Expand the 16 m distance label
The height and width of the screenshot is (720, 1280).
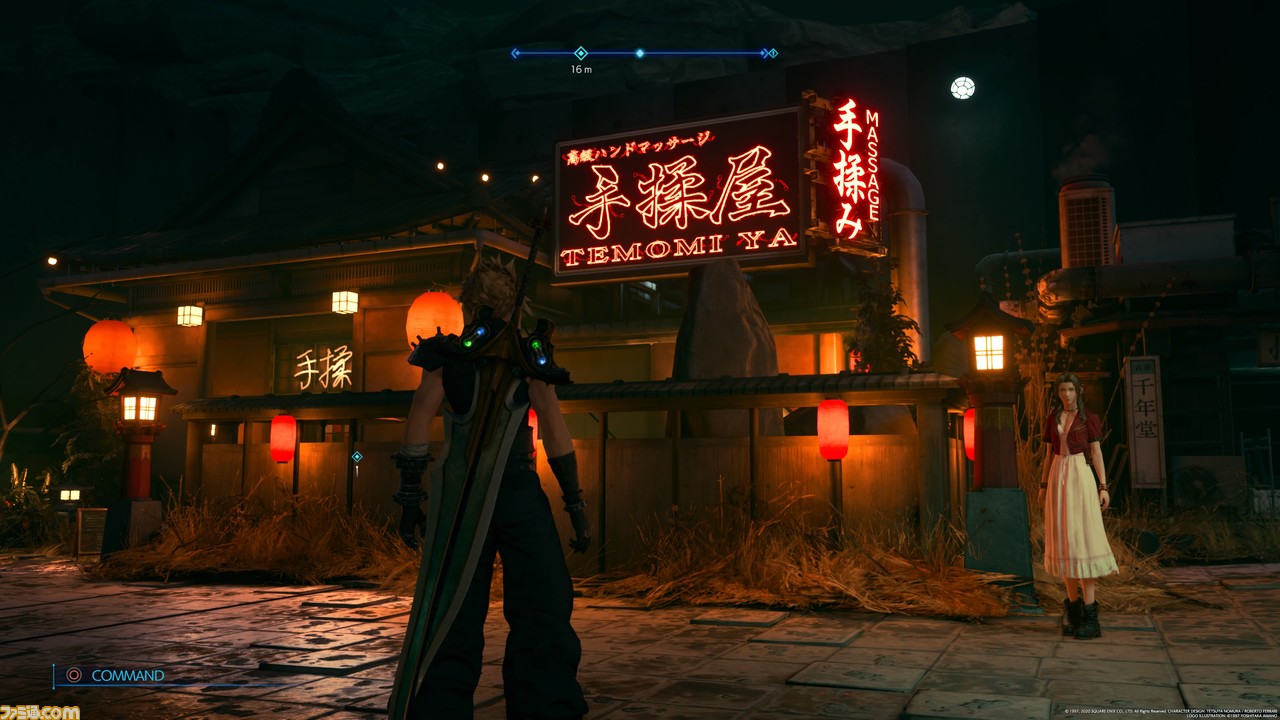point(580,69)
